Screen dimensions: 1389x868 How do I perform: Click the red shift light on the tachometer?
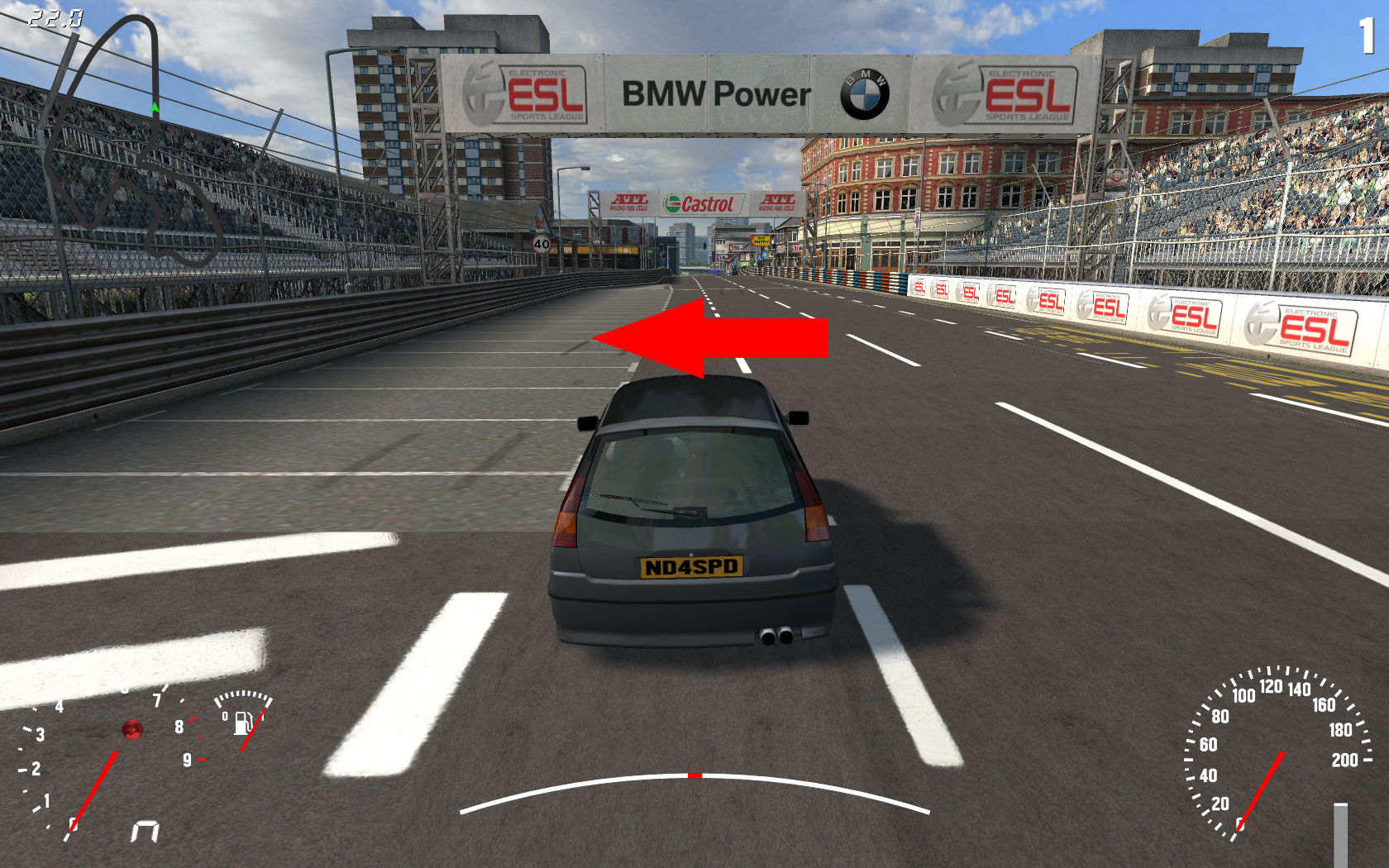point(132,729)
